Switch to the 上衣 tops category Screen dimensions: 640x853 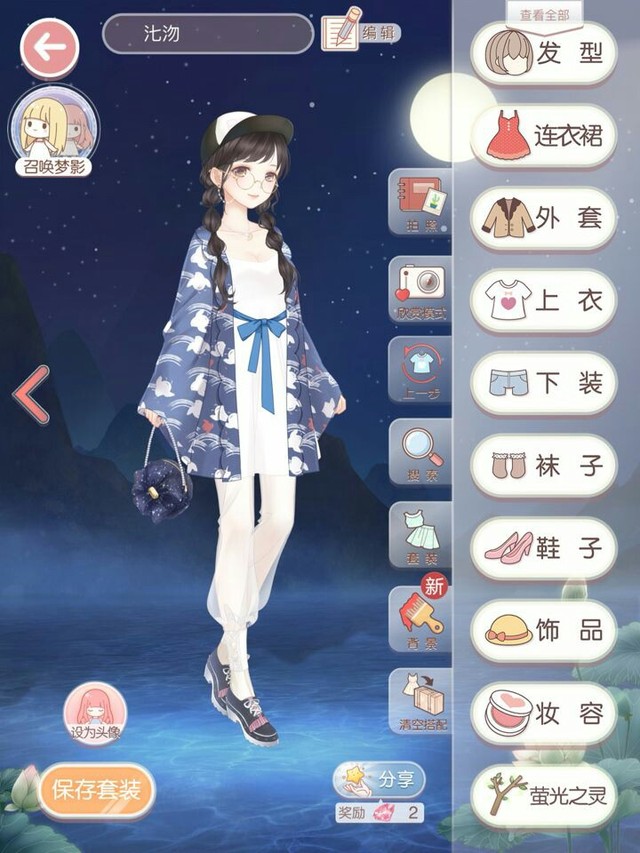[x=543, y=301]
